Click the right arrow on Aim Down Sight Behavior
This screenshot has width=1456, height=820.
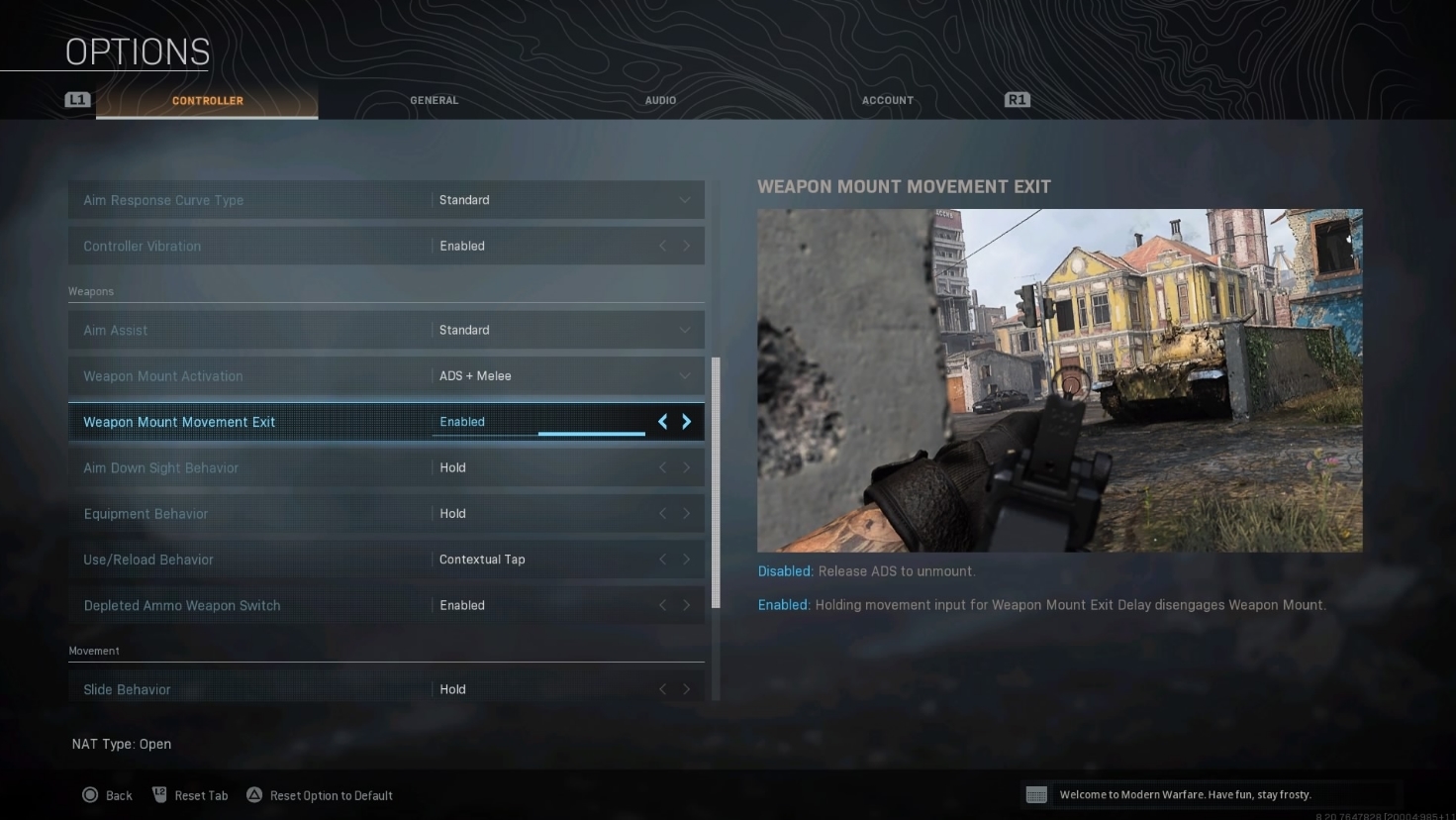687,467
